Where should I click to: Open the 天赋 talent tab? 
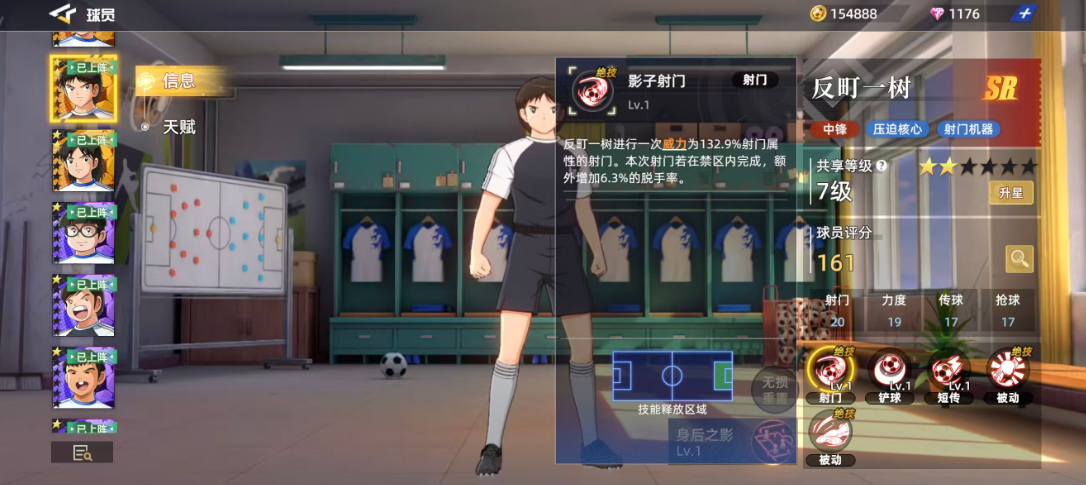click(179, 127)
